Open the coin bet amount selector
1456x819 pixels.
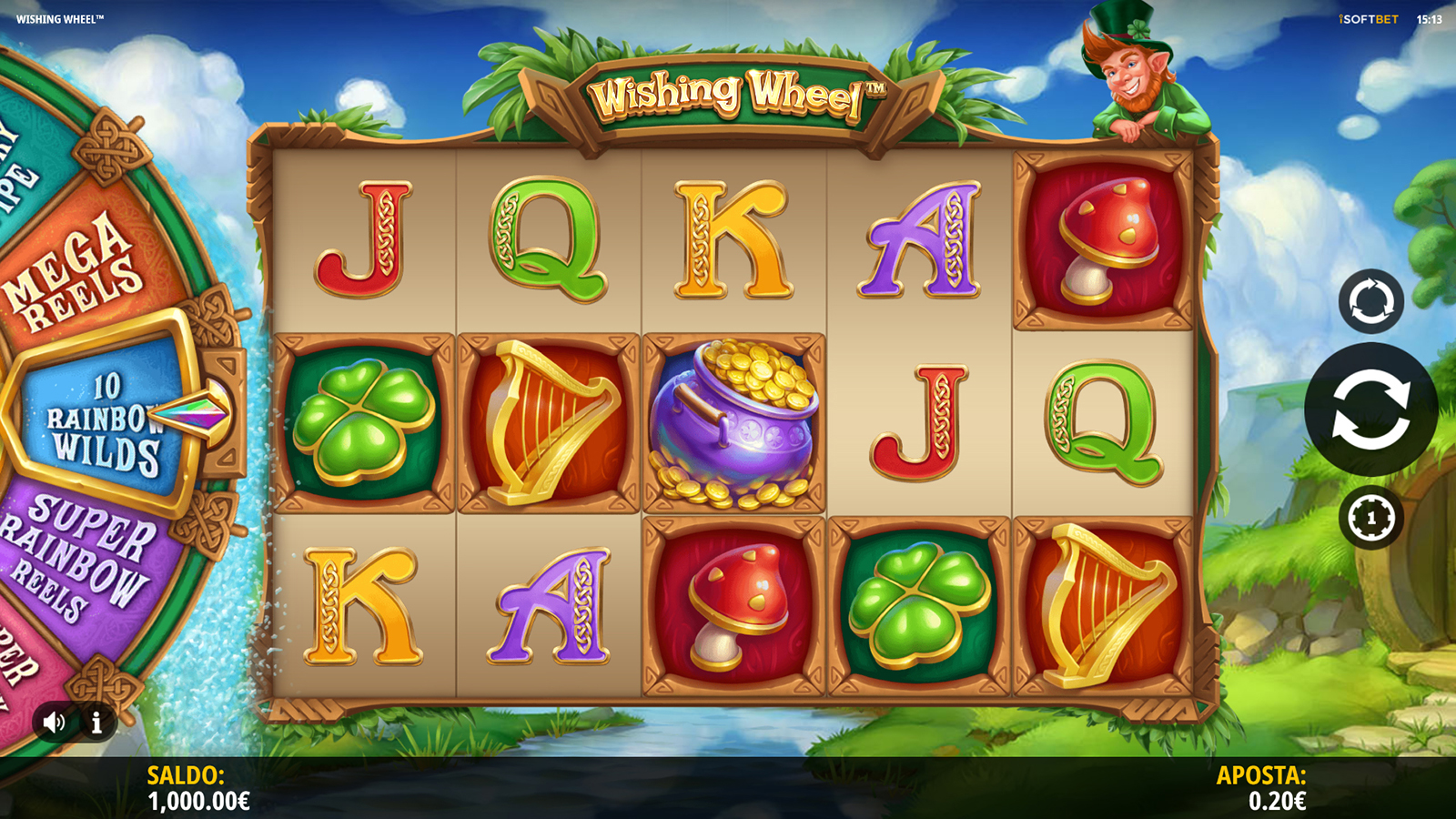coord(1370,518)
